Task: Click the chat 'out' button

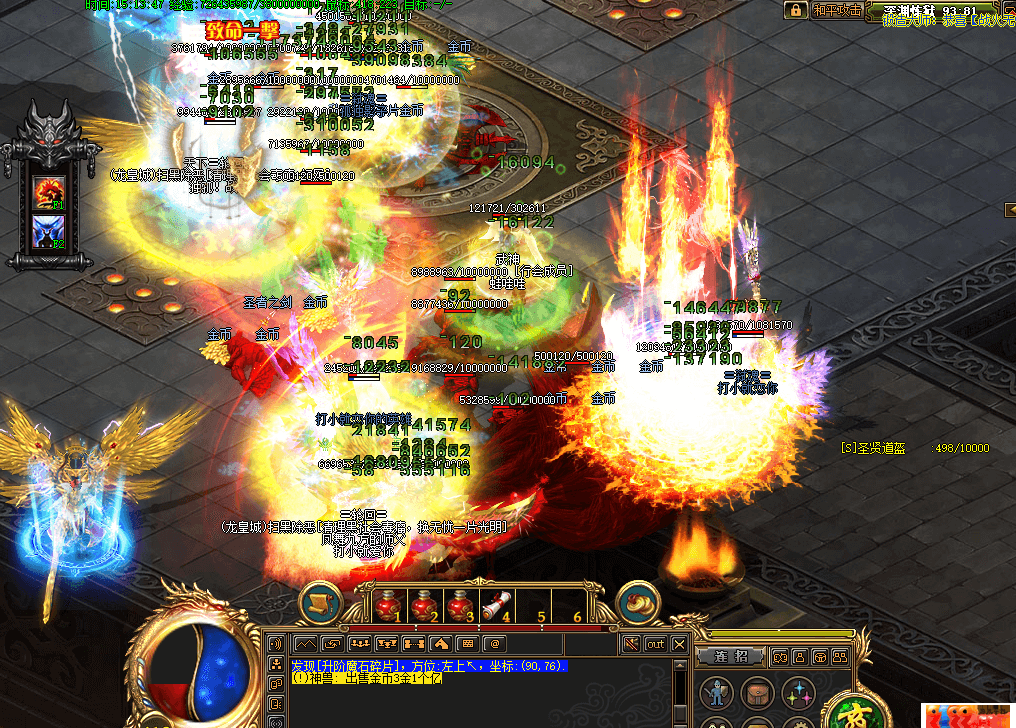Action: pyautogui.click(x=655, y=644)
